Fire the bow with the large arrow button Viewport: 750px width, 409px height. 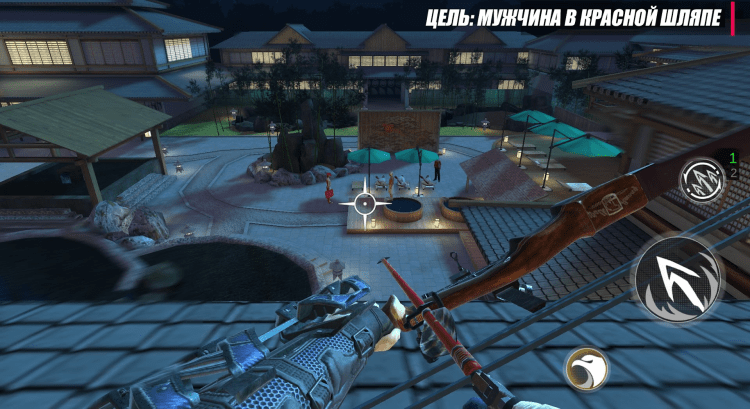coord(683,279)
